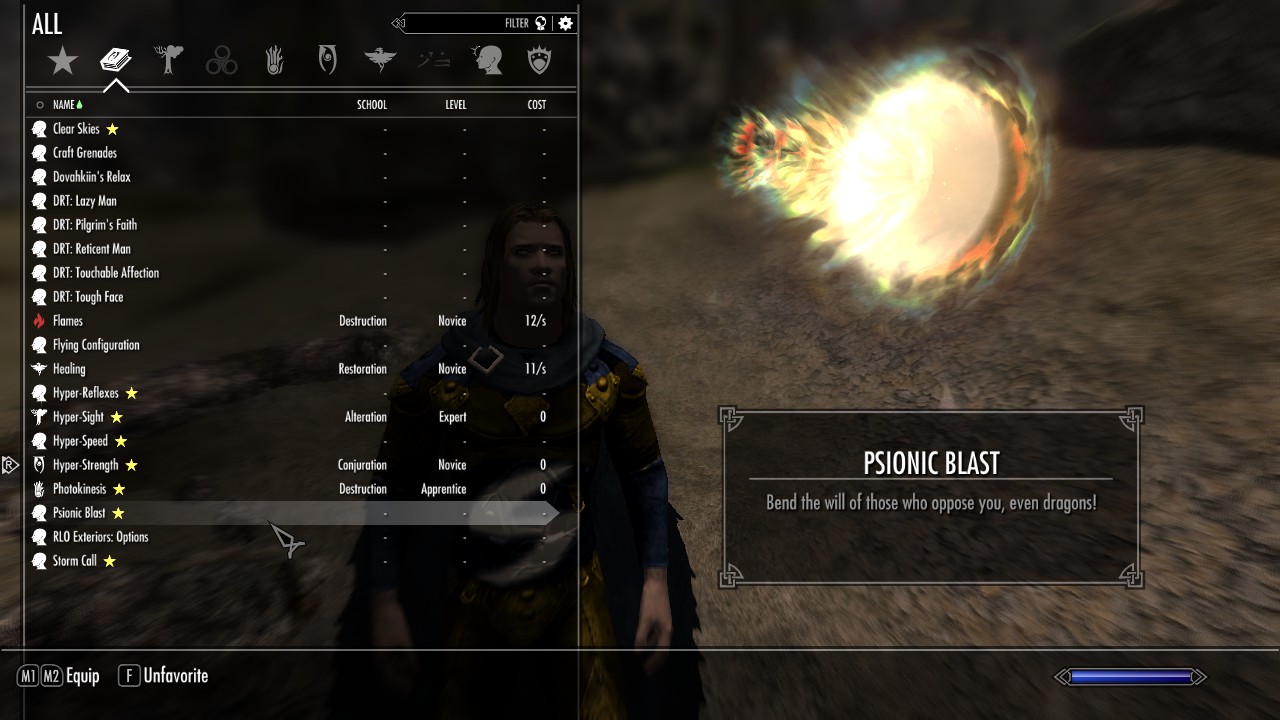This screenshot has height=720, width=1280.
Task: Open the gear settings icon
Action: coord(566,23)
